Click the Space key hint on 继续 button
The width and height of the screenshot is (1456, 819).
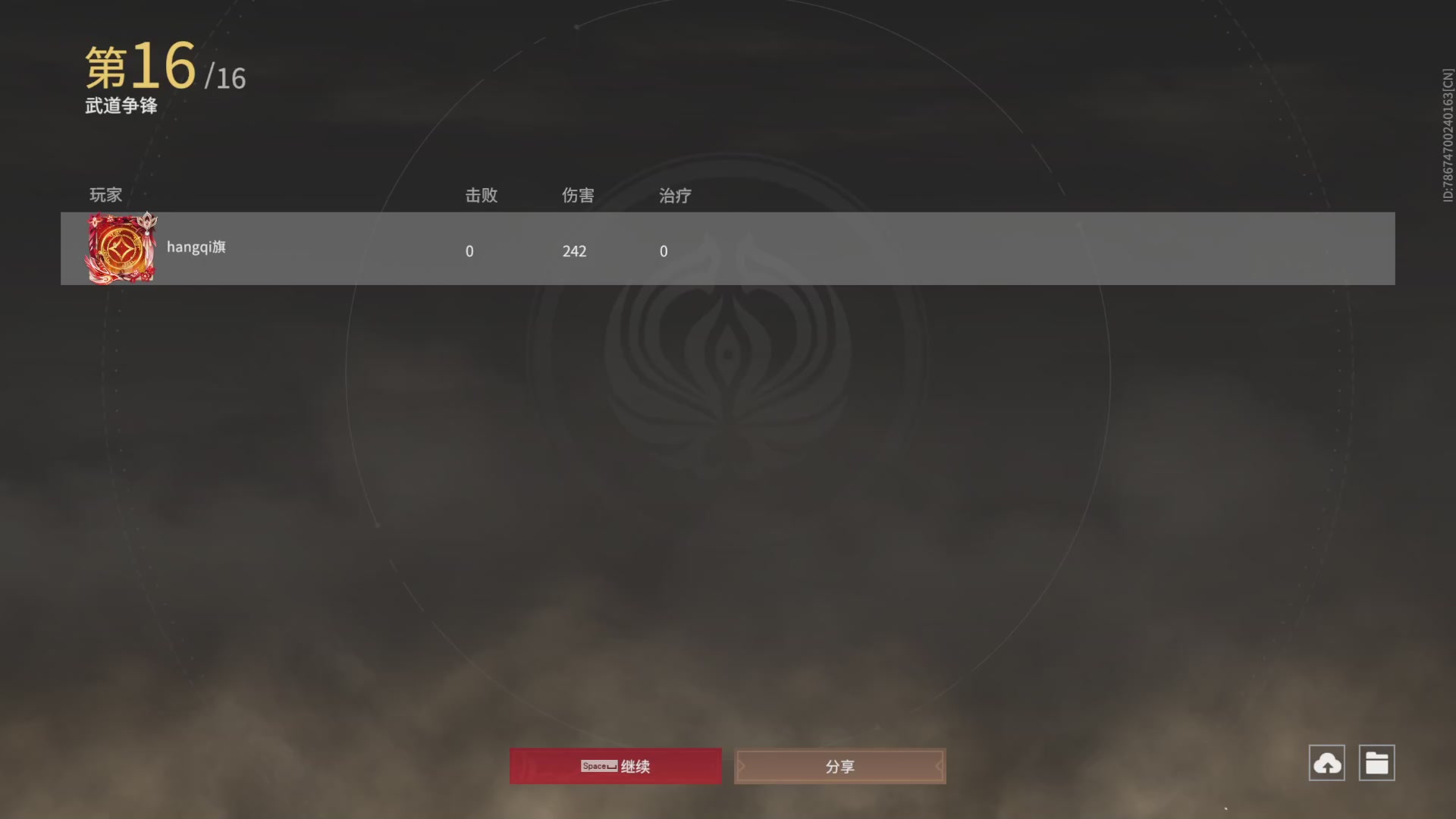tap(598, 767)
